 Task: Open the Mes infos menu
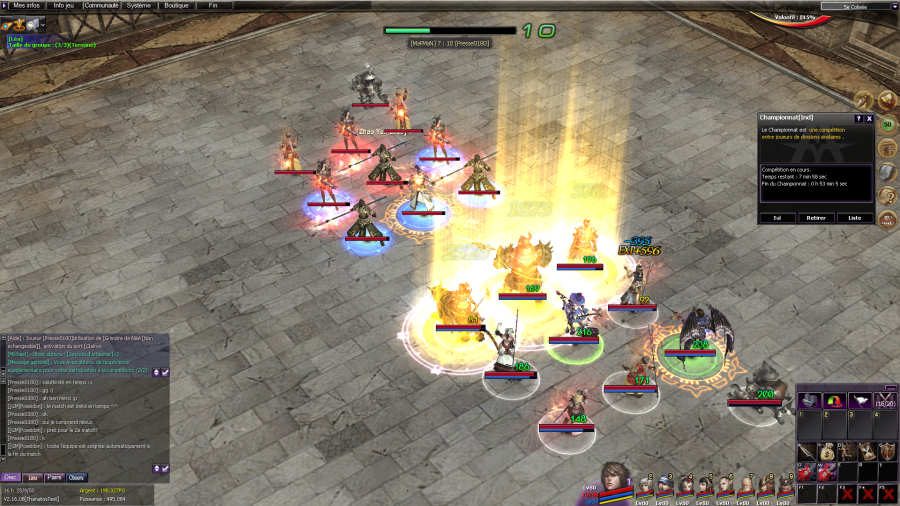(x=26, y=5)
